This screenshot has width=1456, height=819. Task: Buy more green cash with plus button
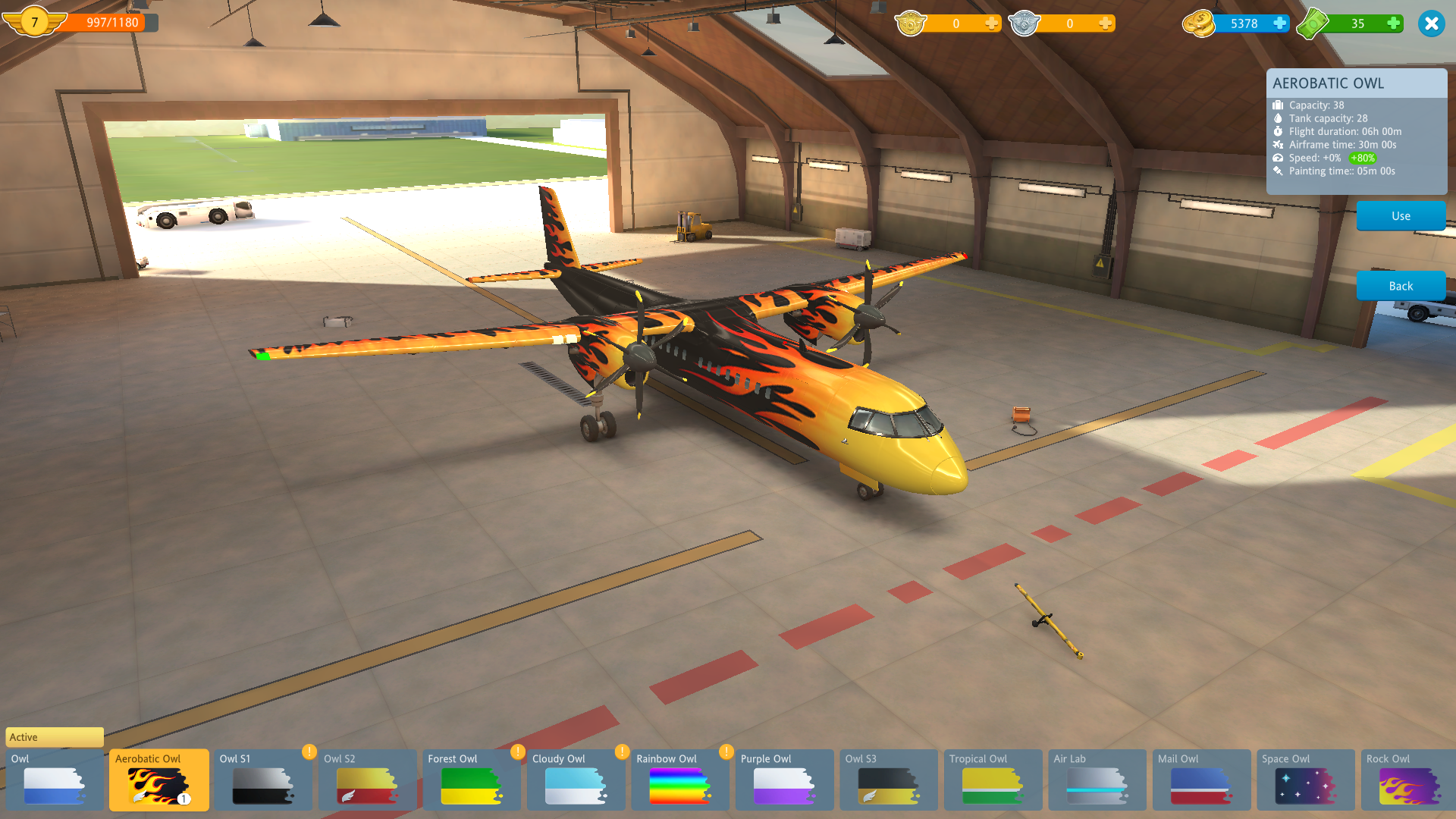point(1393,24)
